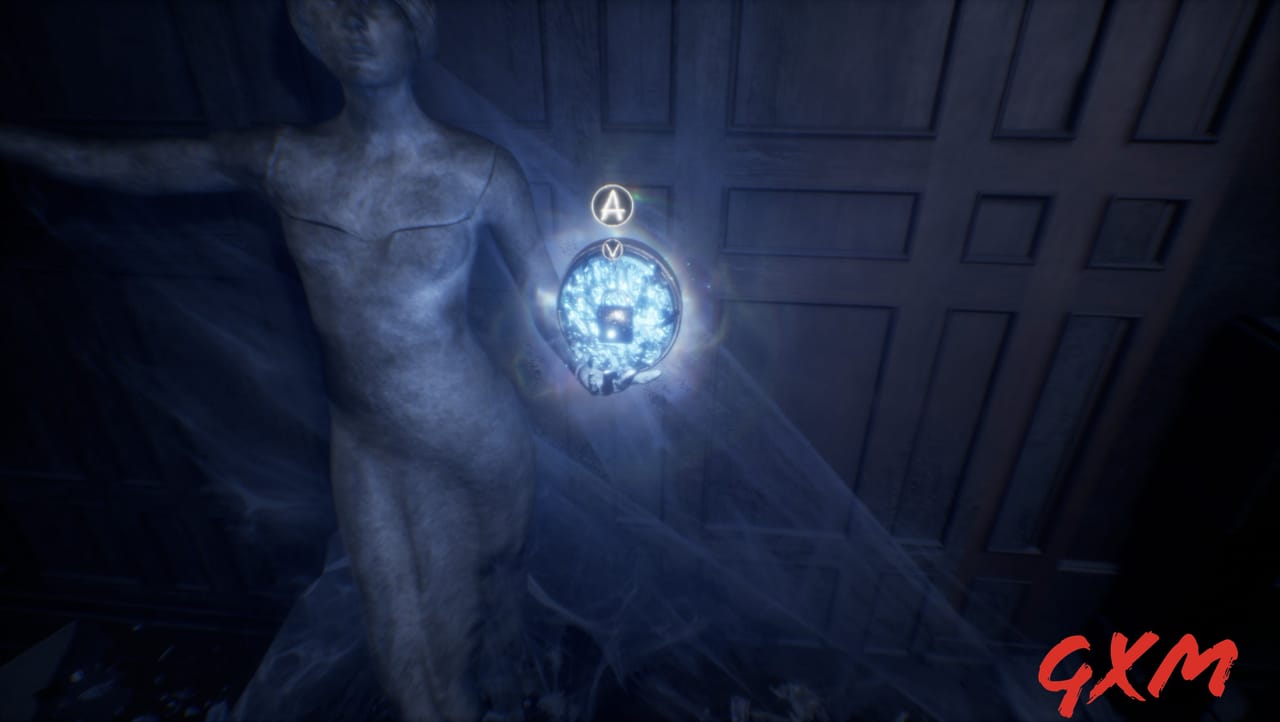Click the lens flare halo around the orb

click(700, 300)
